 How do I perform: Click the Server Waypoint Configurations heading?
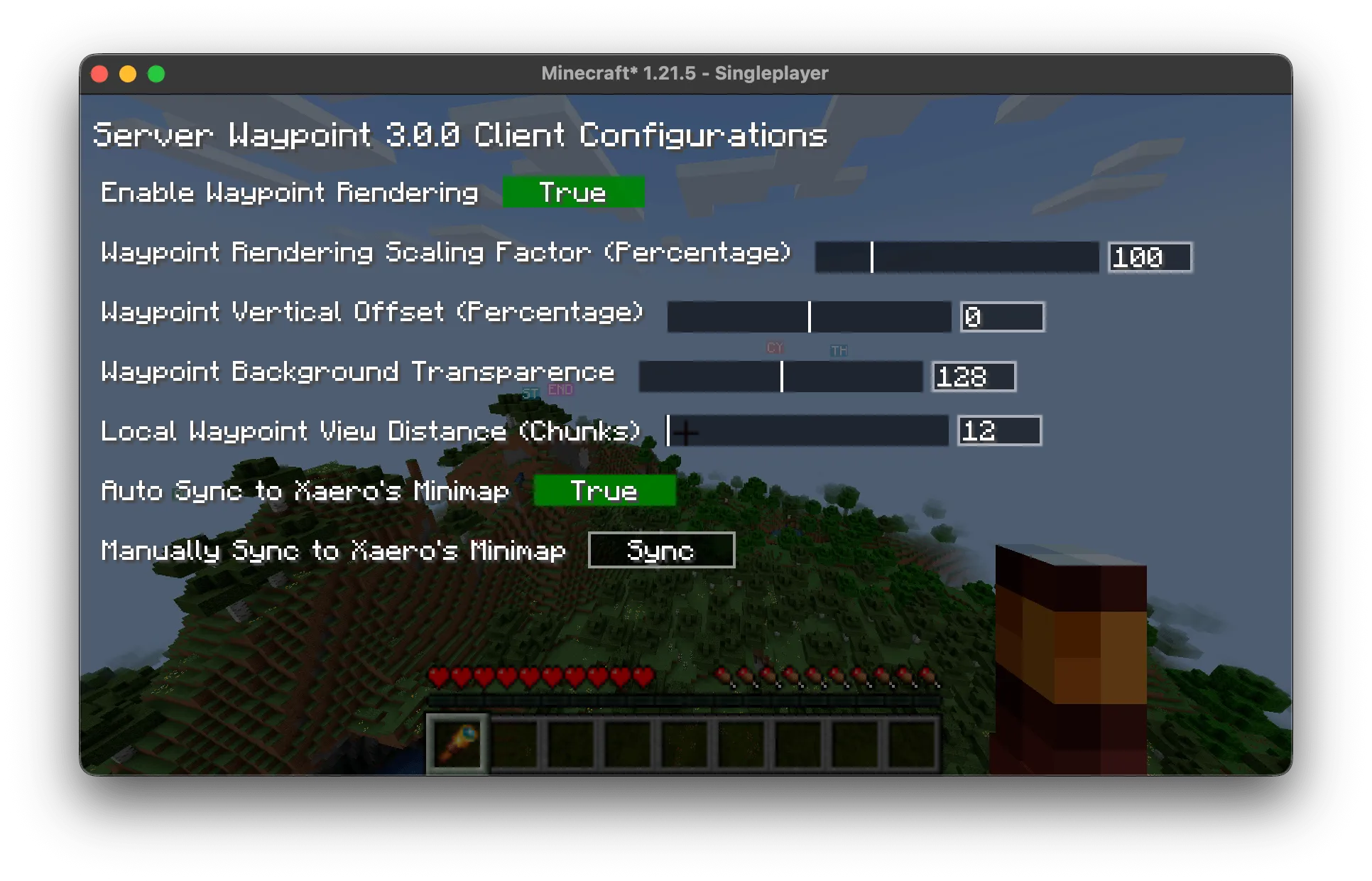(460, 135)
